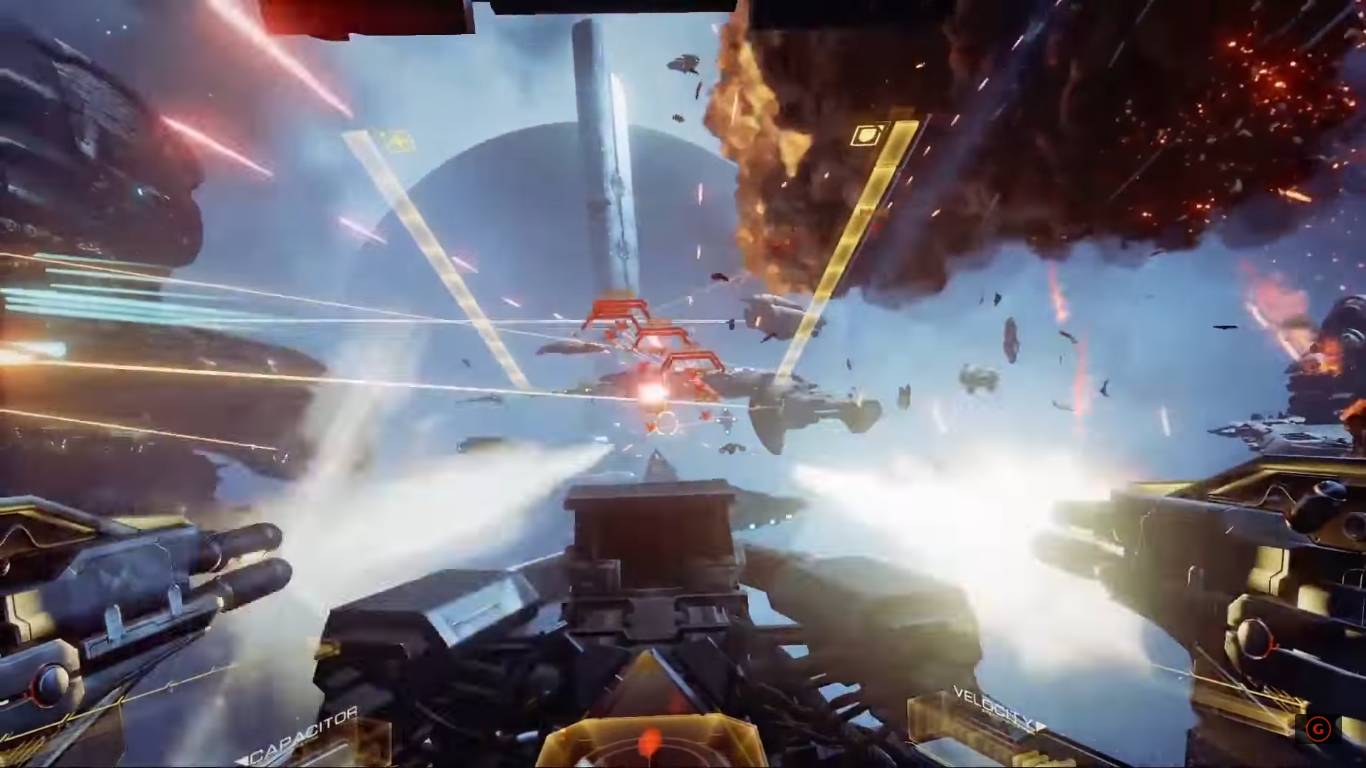Select the white circular targeting reticle

pyautogui.click(x=668, y=422)
